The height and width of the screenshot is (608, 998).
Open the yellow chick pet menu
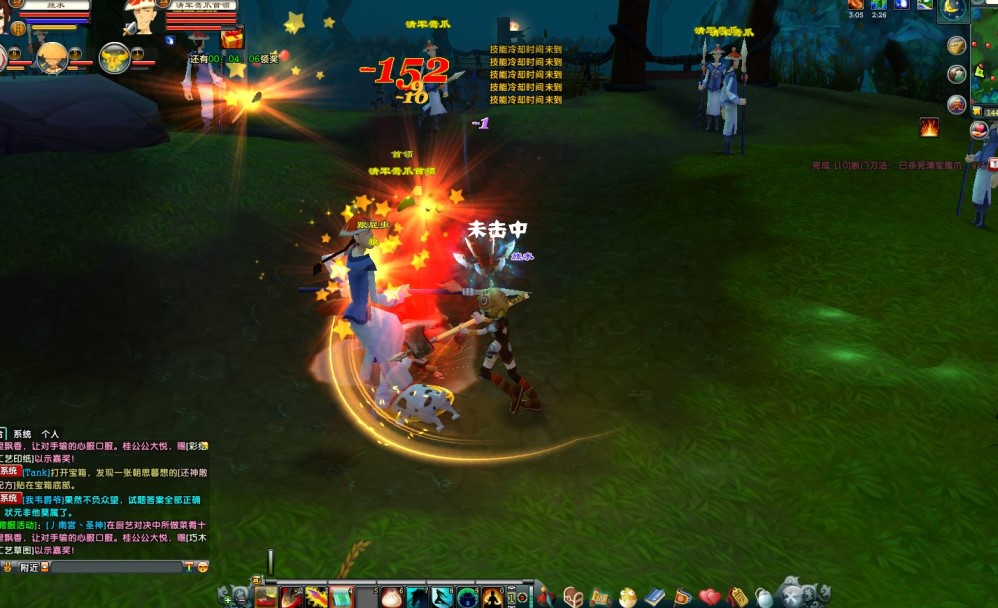pos(627,597)
